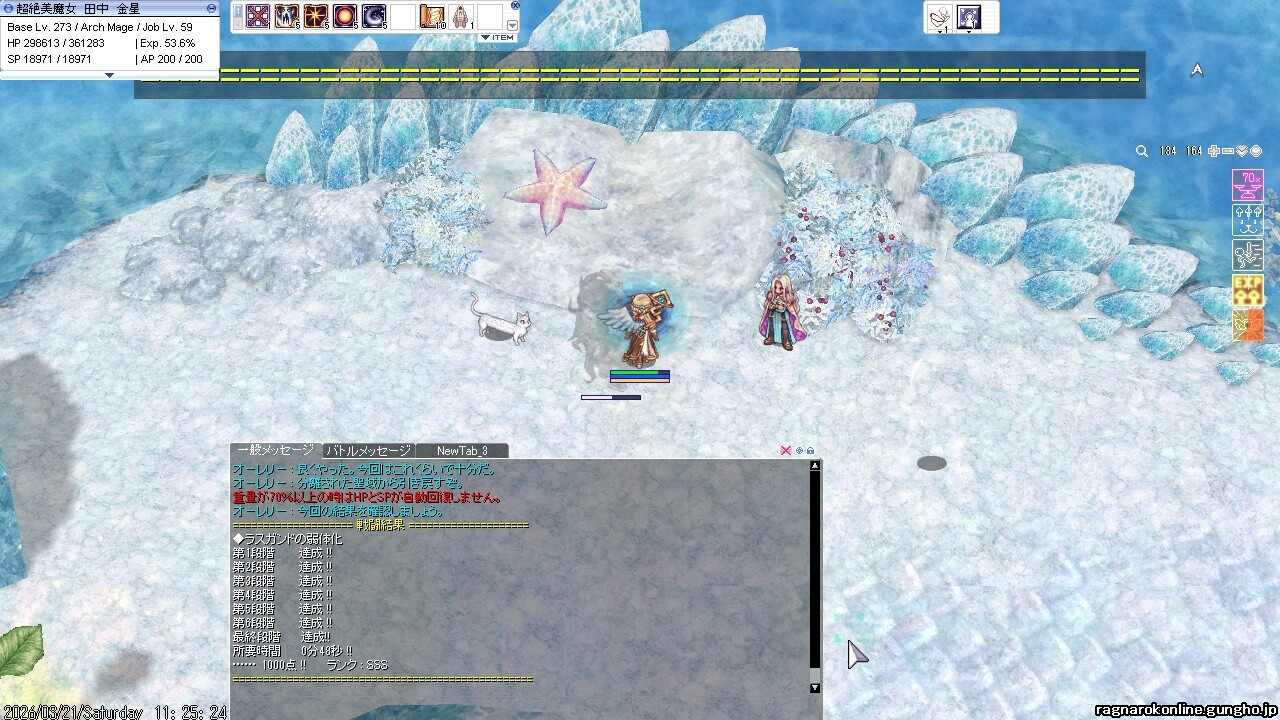The image size is (1280, 720).
Task: Toggle the chat window lock icon
Action: click(x=810, y=451)
